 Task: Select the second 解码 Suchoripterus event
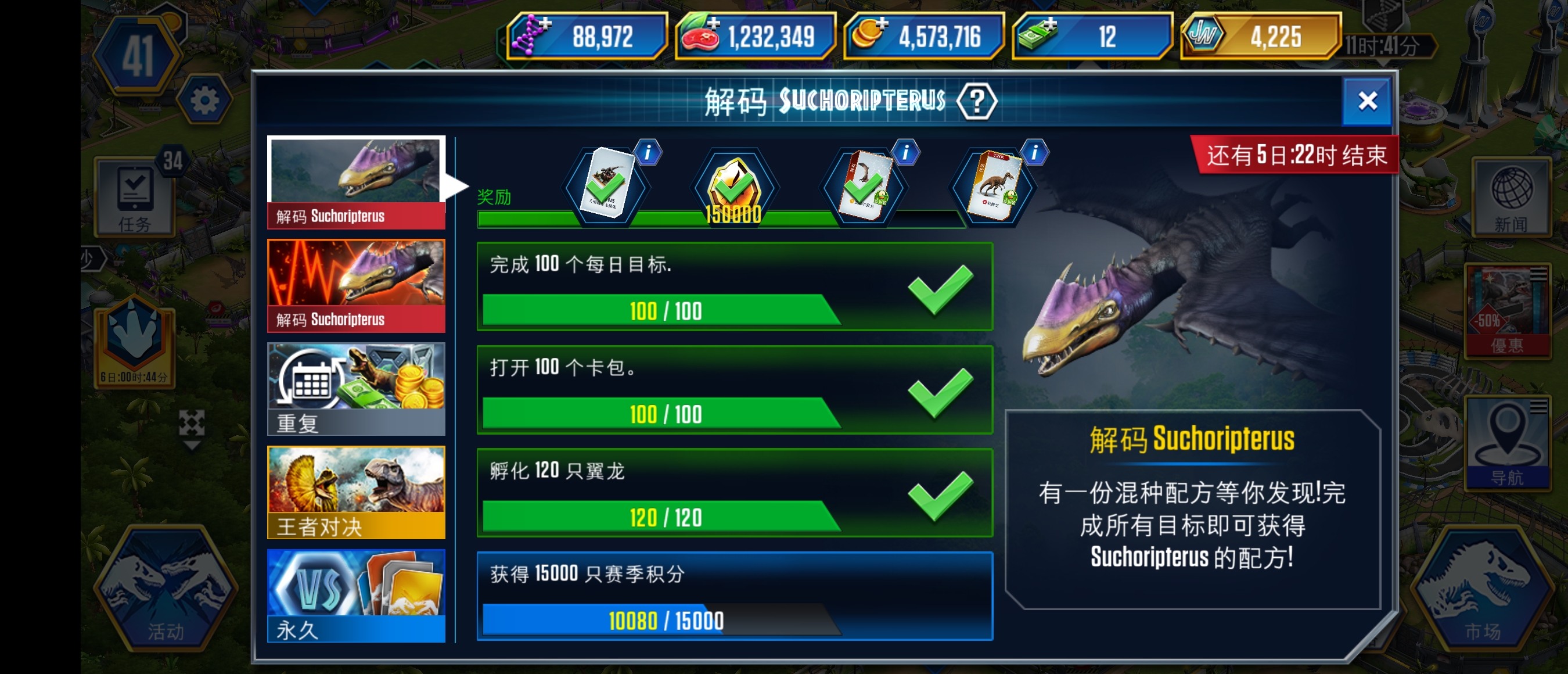pos(355,285)
